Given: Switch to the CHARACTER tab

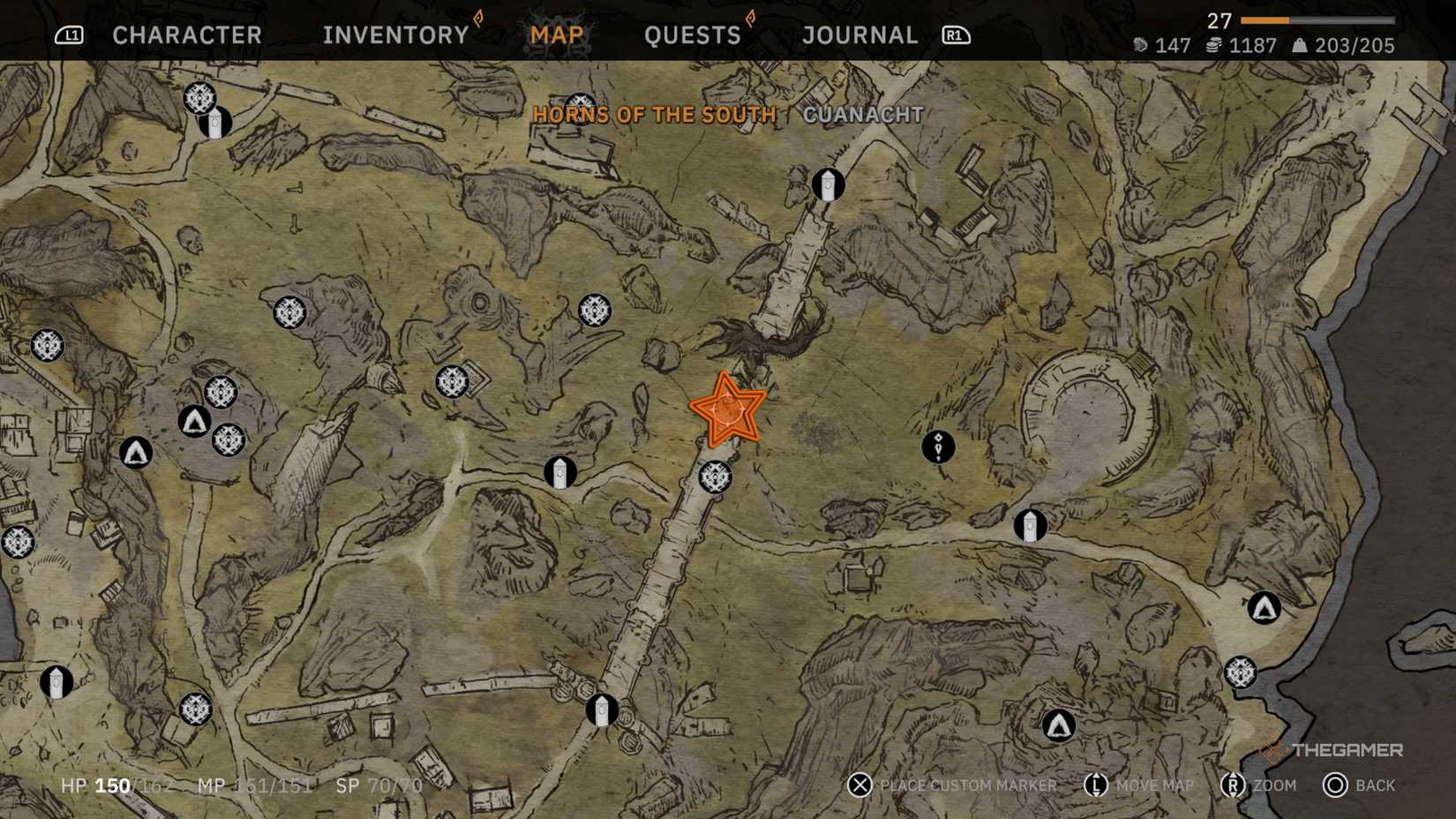Looking at the screenshot, I should pos(186,34).
